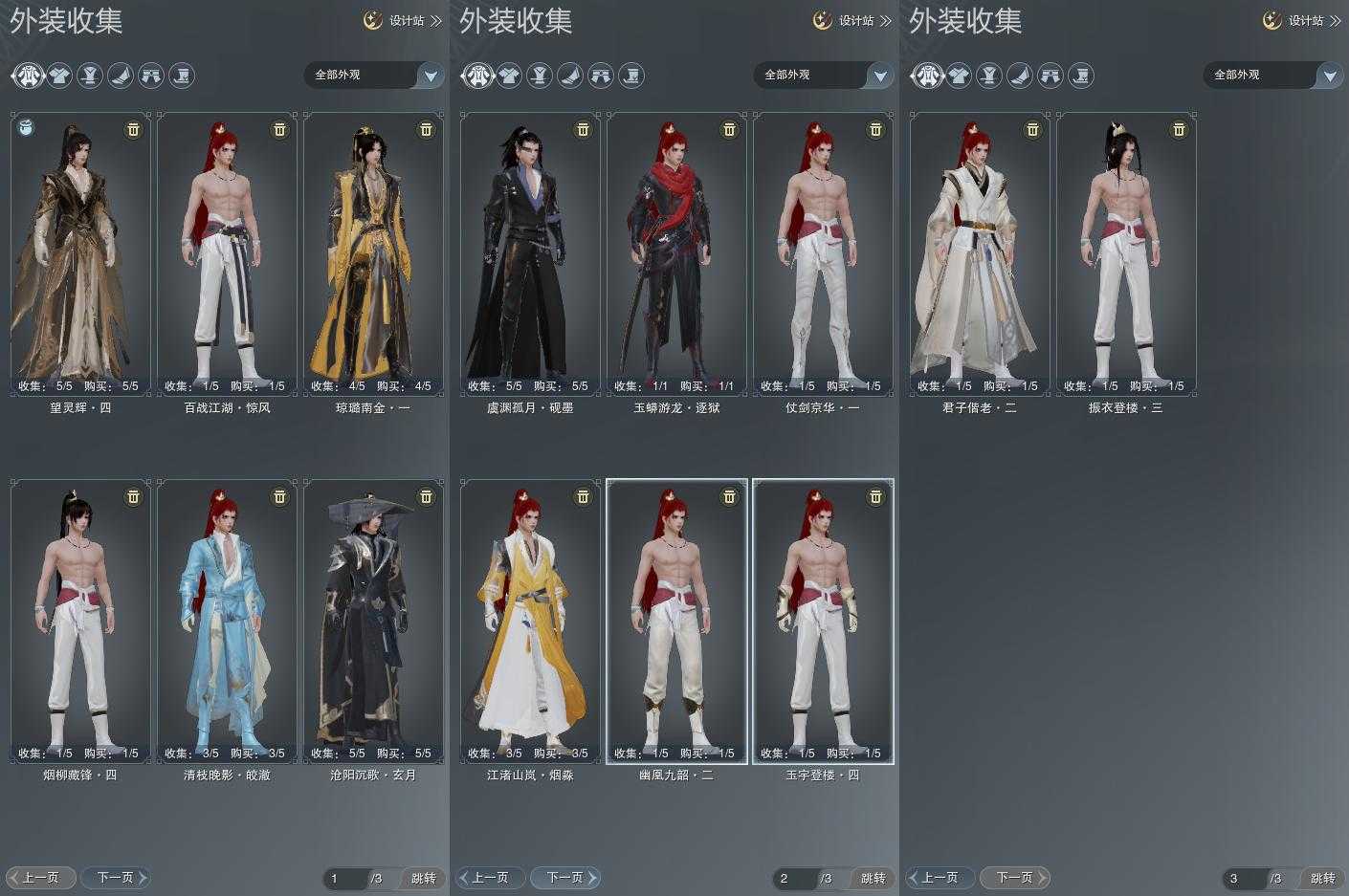Click the page number field showing 3
The image size is (1349, 896).
pos(1243,878)
